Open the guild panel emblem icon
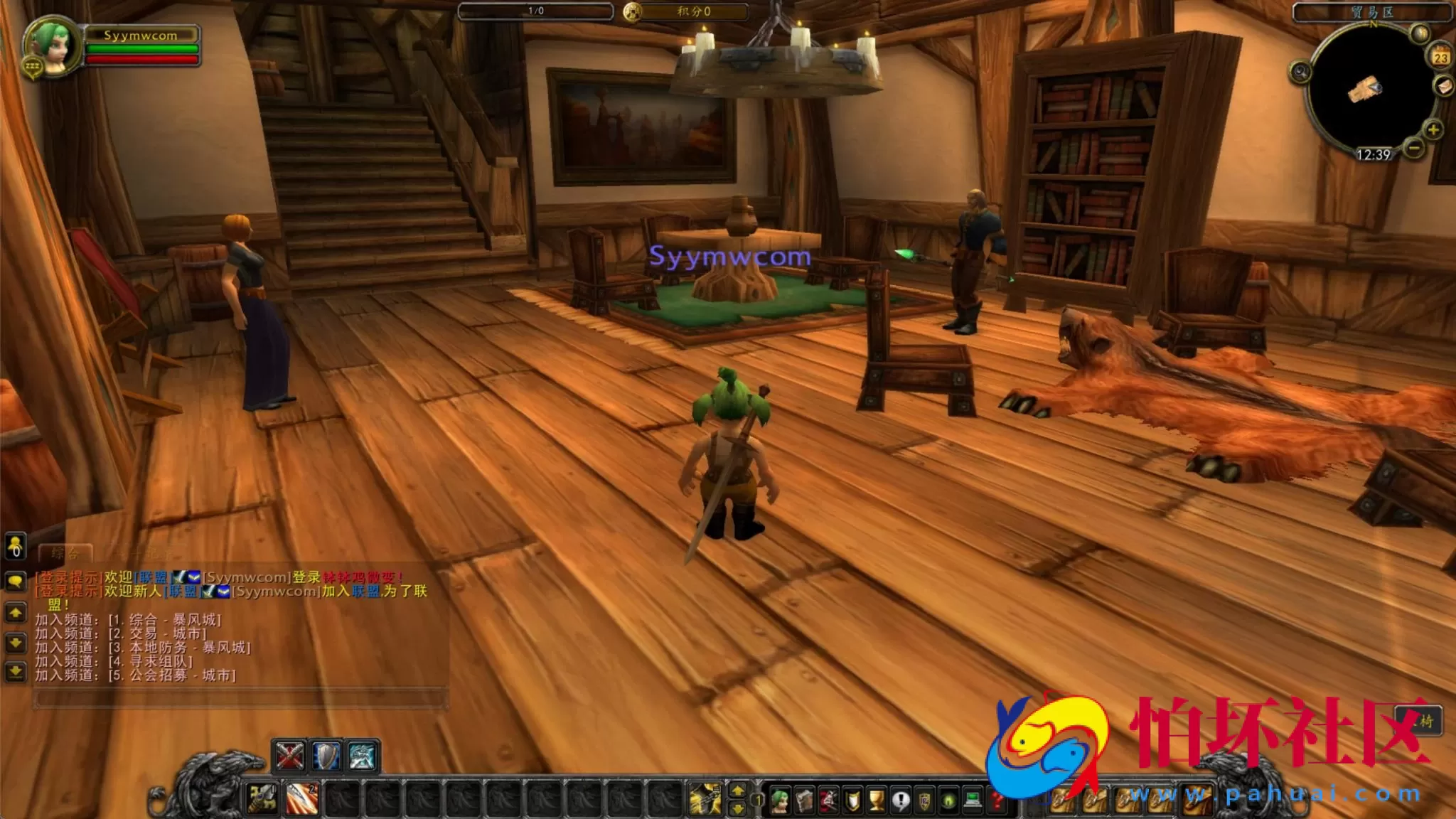 (926, 800)
